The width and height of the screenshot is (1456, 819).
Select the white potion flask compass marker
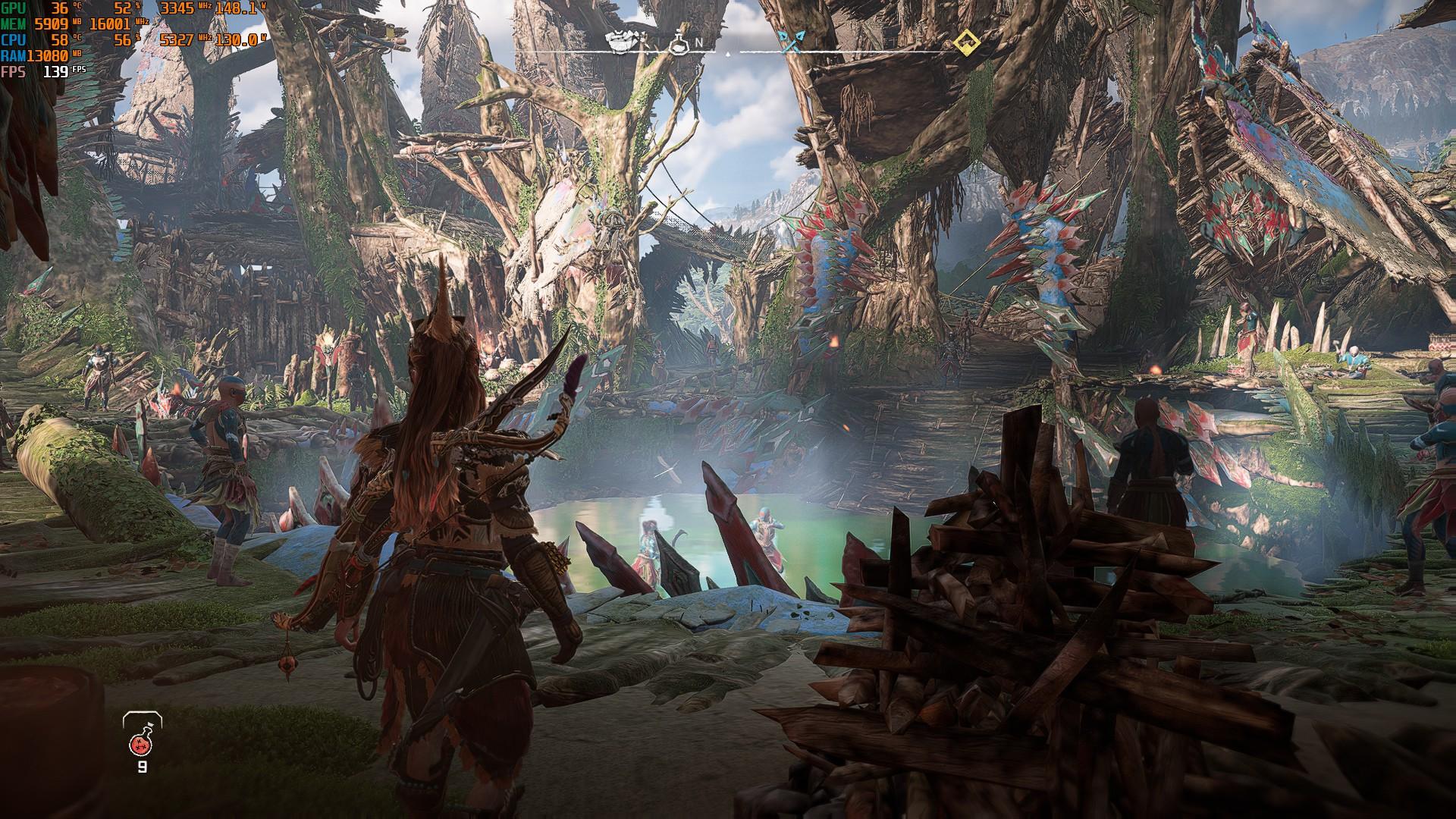click(678, 43)
